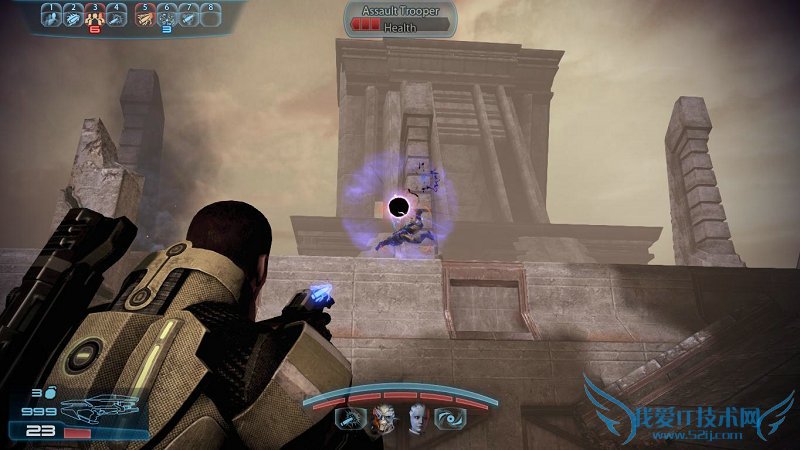Activate the orange power in slot 5

pyautogui.click(x=146, y=17)
